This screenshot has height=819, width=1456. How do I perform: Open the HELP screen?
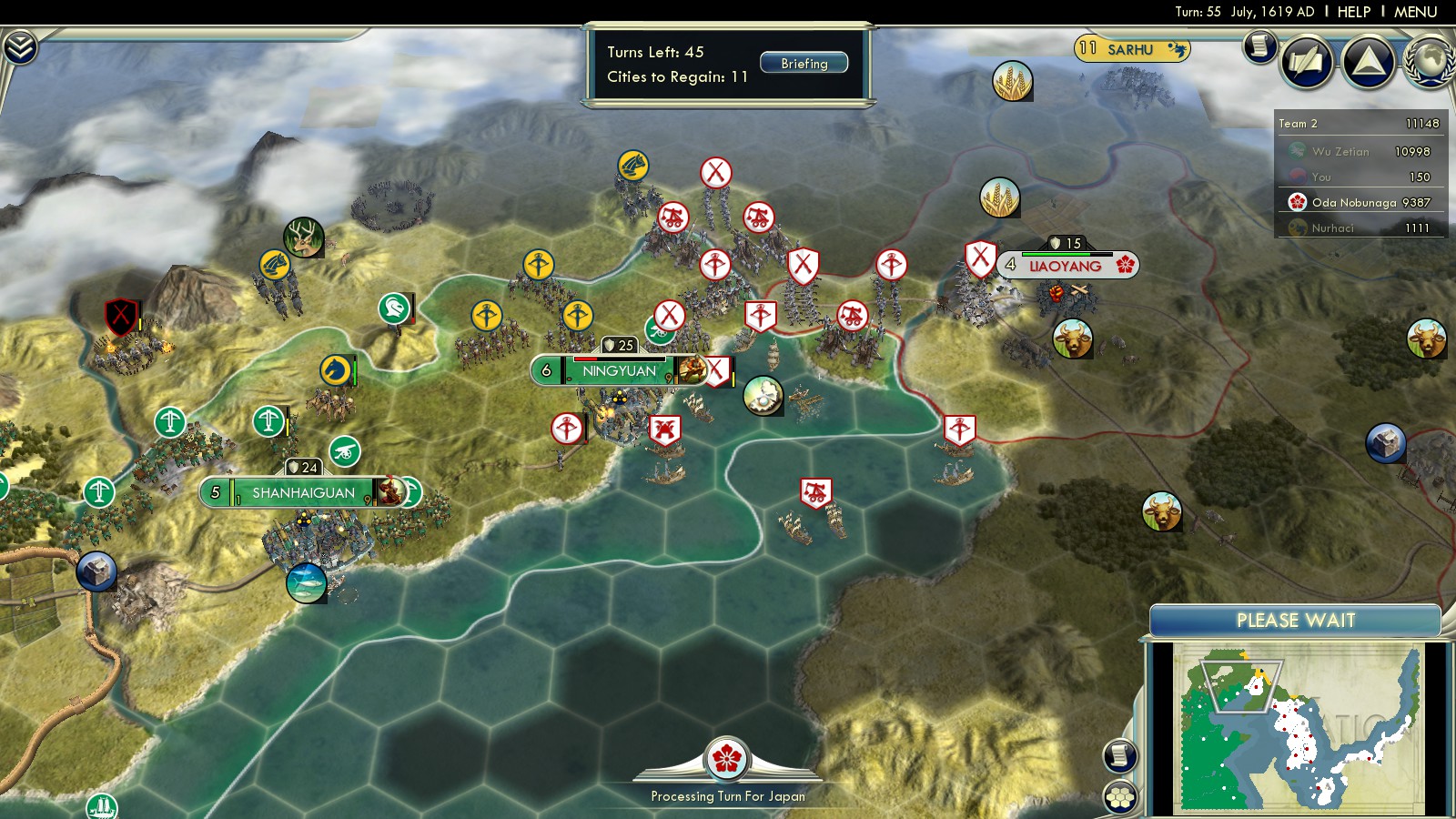pos(1353,12)
